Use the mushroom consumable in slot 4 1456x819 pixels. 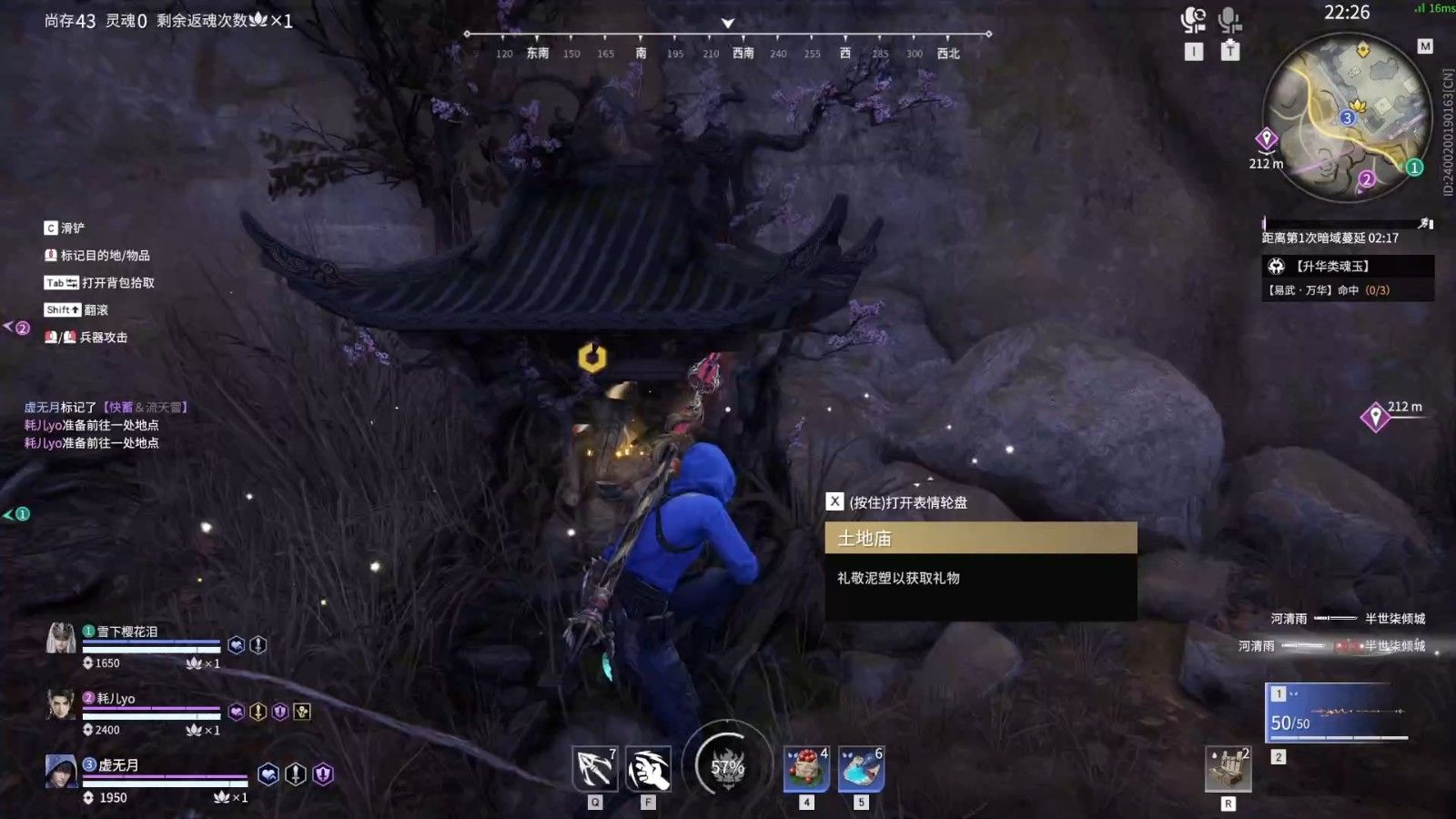(804, 769)
